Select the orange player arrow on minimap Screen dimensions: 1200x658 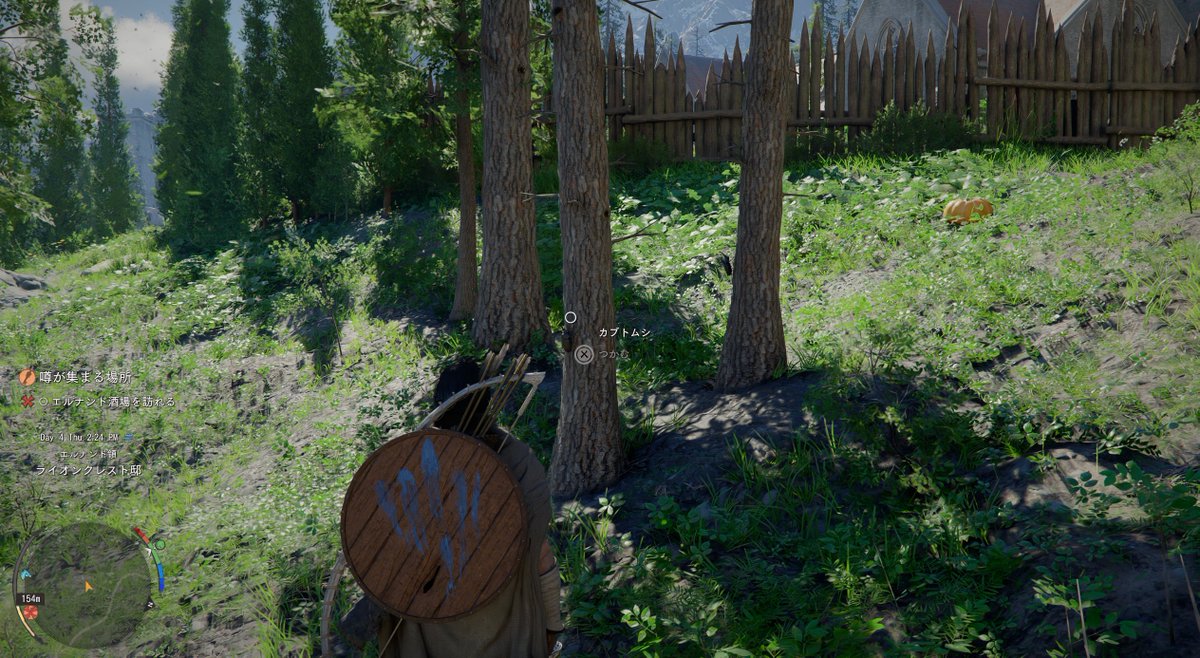tap(88, 586)
